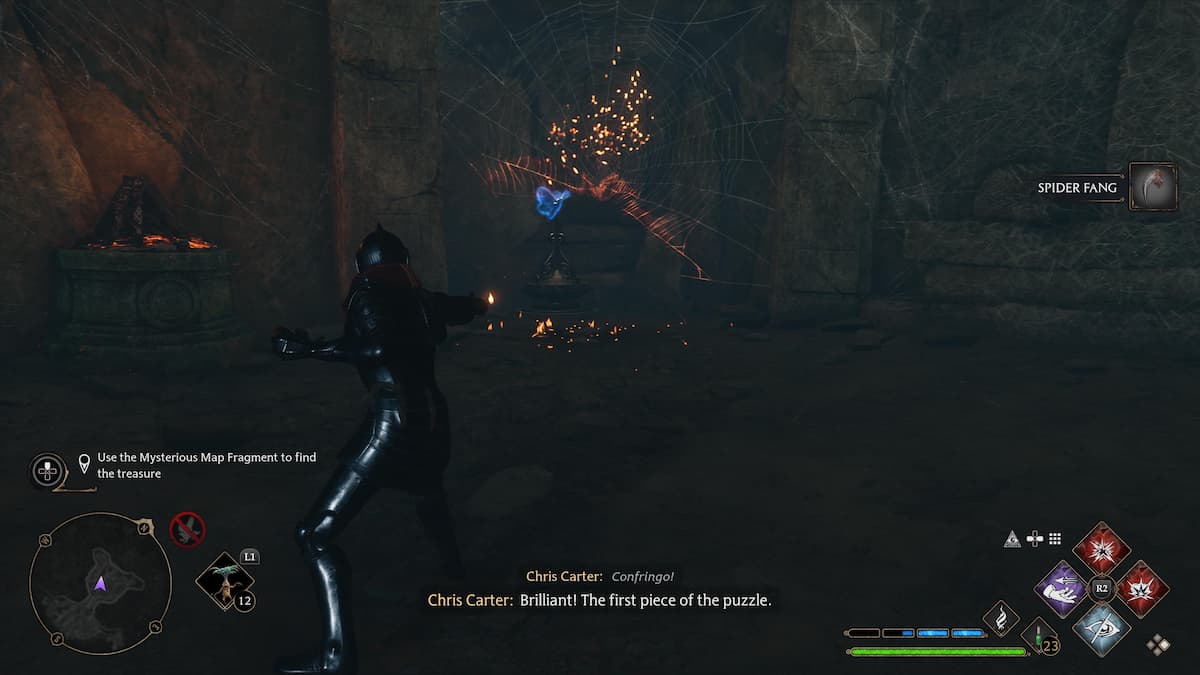The width and height of the screenshot is (1200, 675).
Task: Click the white flame ancient magic icon
Action: 1001,619
